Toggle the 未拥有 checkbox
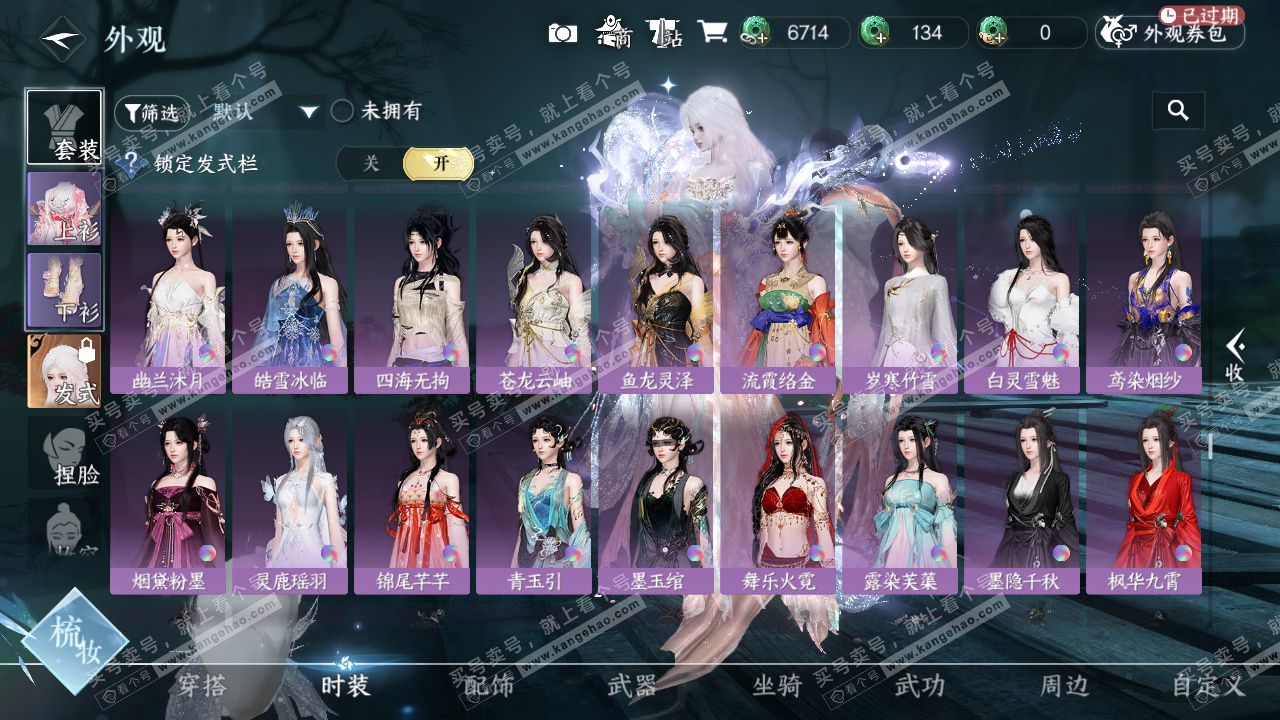This screenshot has height=720, width=1280. pyautogui.click(x=343, y=111)
